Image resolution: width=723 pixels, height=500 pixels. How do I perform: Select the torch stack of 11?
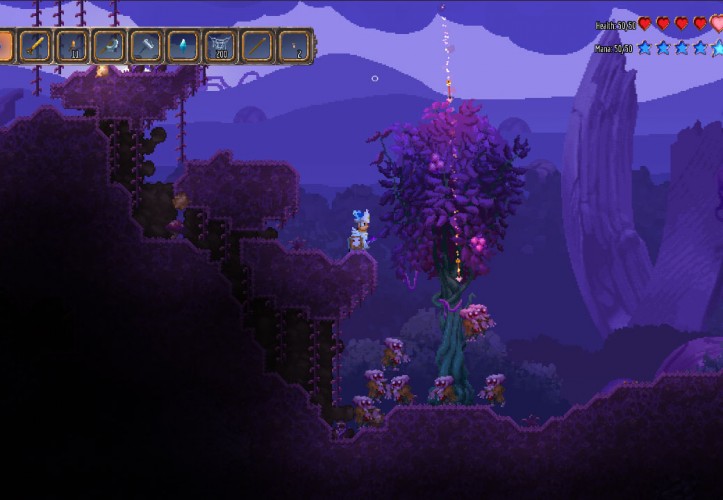(x=73, y=45)
